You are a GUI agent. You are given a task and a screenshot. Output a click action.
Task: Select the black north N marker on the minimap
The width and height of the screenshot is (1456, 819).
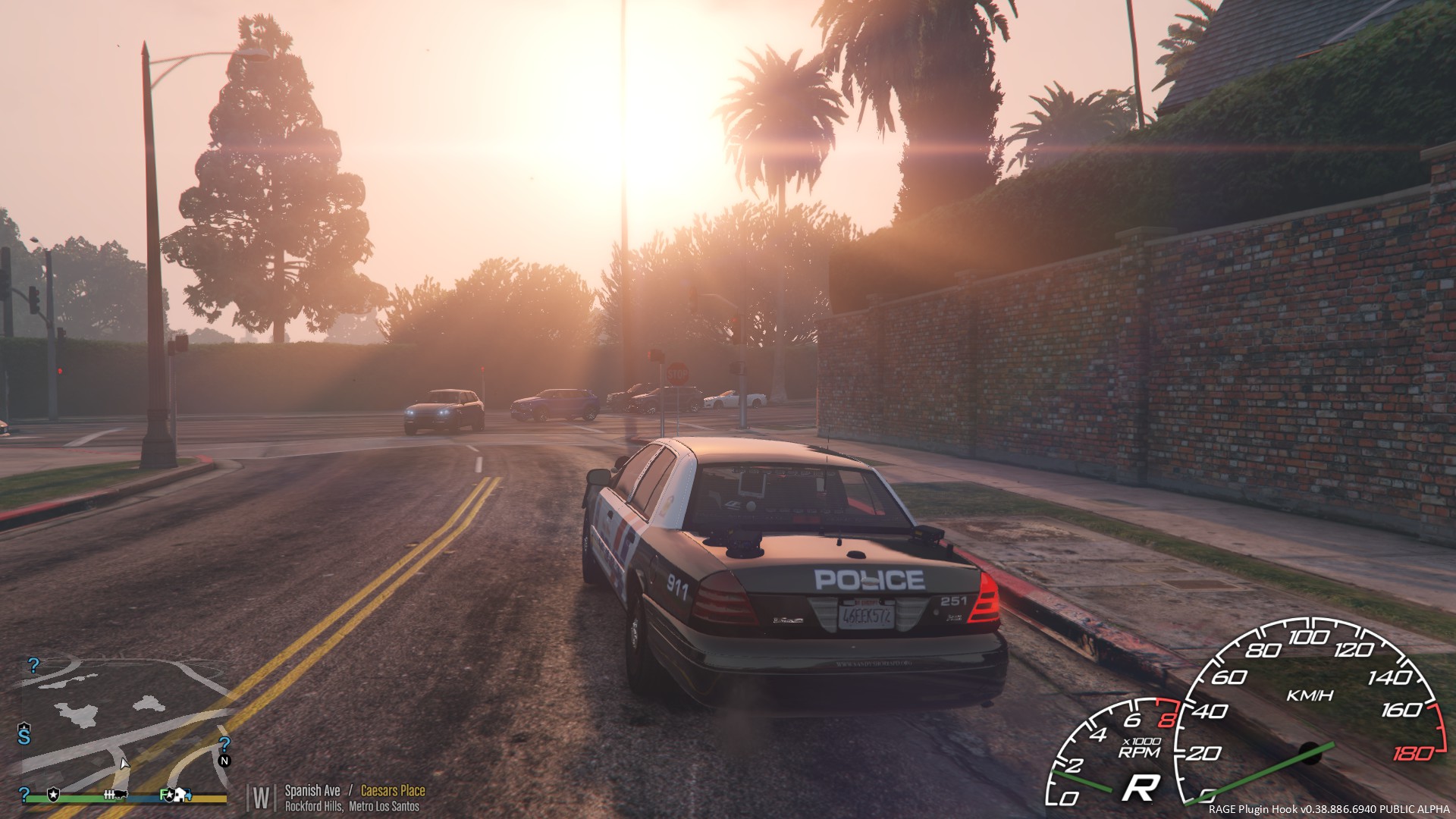[x=224, y=761]
